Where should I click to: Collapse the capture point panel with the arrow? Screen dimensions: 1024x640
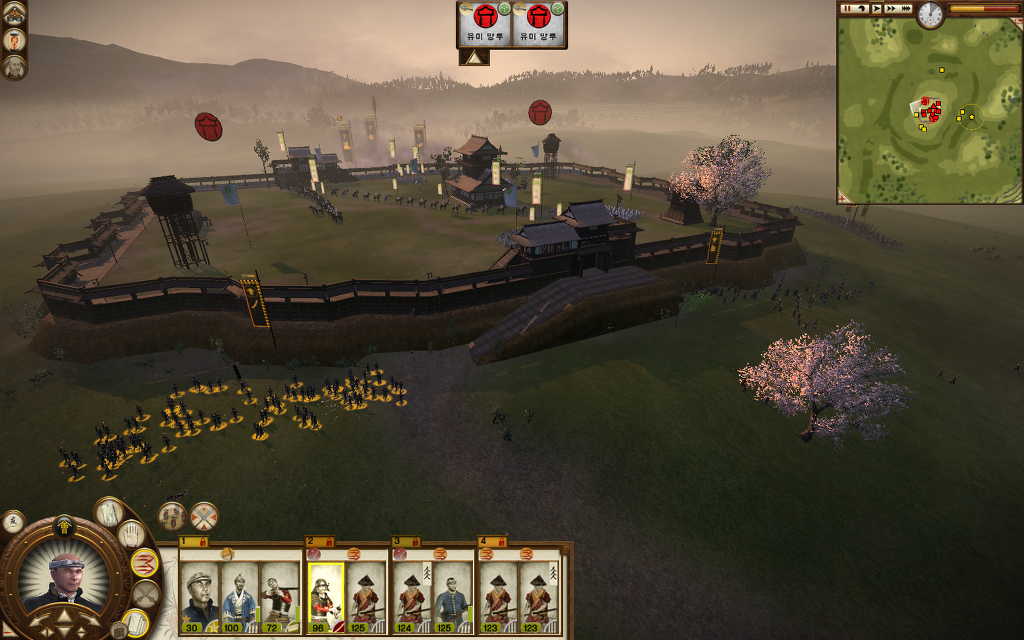pos(473,58)
